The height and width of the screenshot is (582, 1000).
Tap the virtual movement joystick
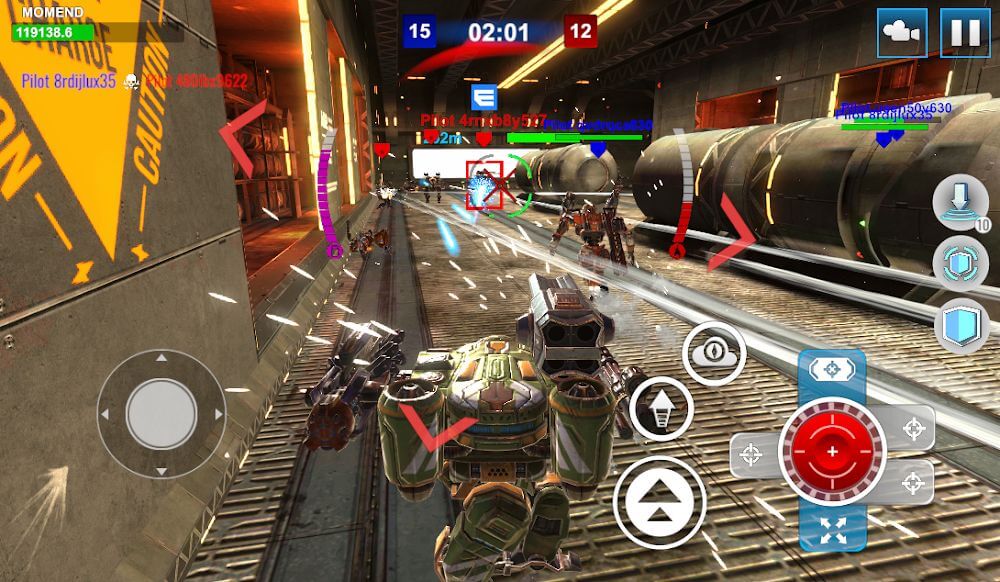click(161, 413)
